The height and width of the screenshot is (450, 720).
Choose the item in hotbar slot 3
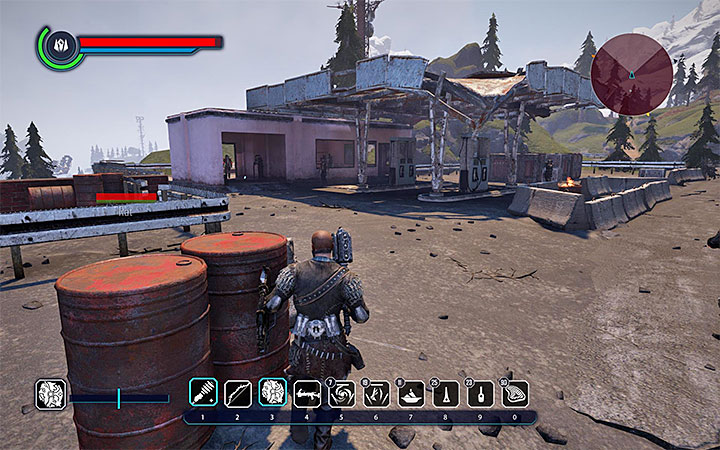coord(272,392)
